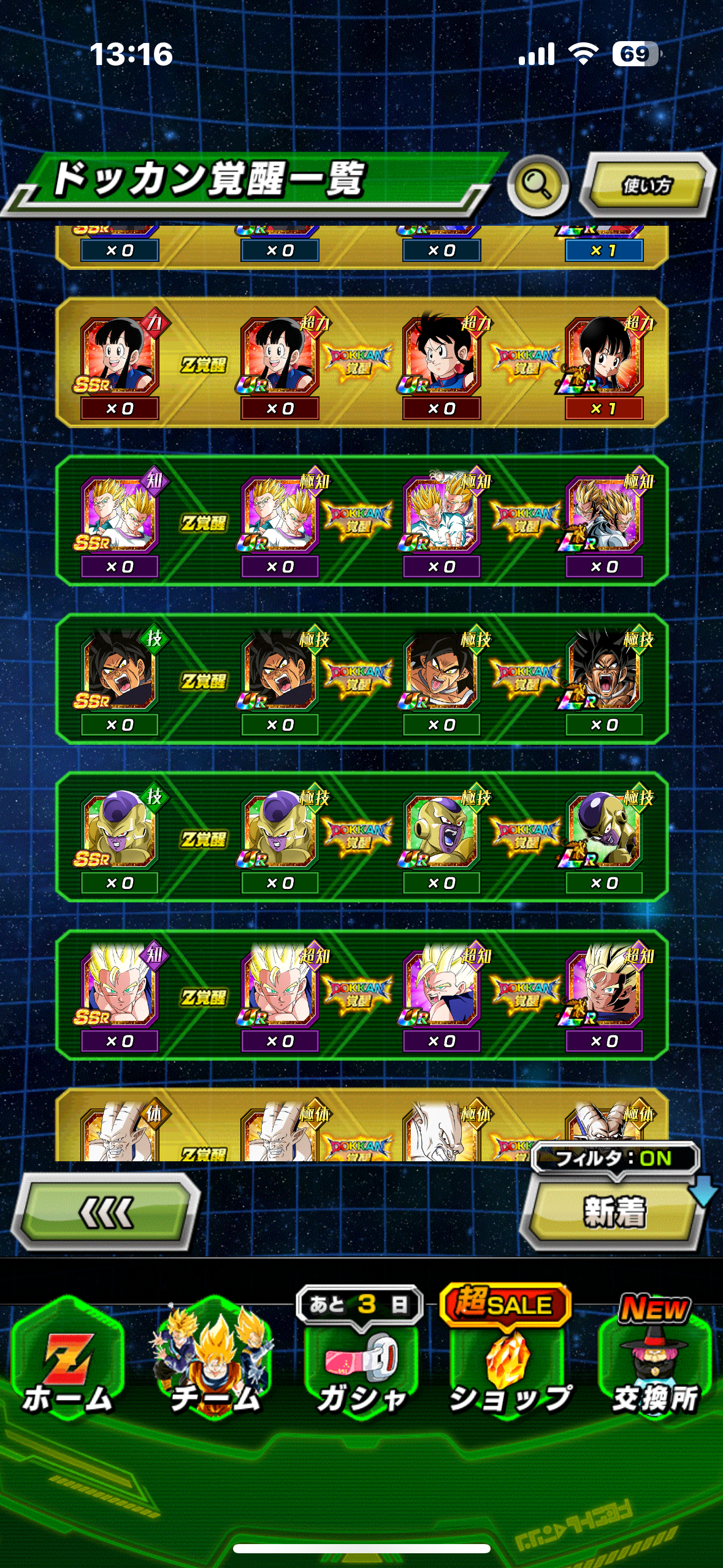Choose the LR Golden Frieza card
The image size is (723, 1568).
[604, 831]
